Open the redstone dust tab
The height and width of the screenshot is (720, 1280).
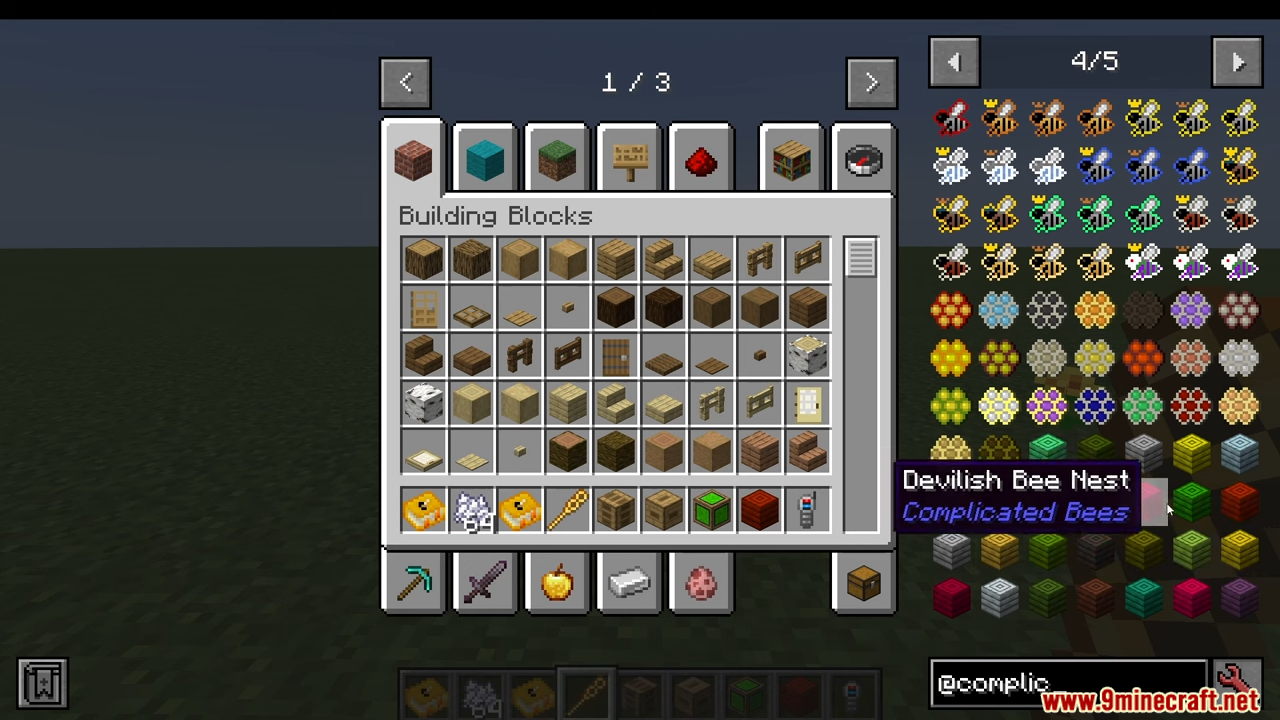[x=701, y=160]
